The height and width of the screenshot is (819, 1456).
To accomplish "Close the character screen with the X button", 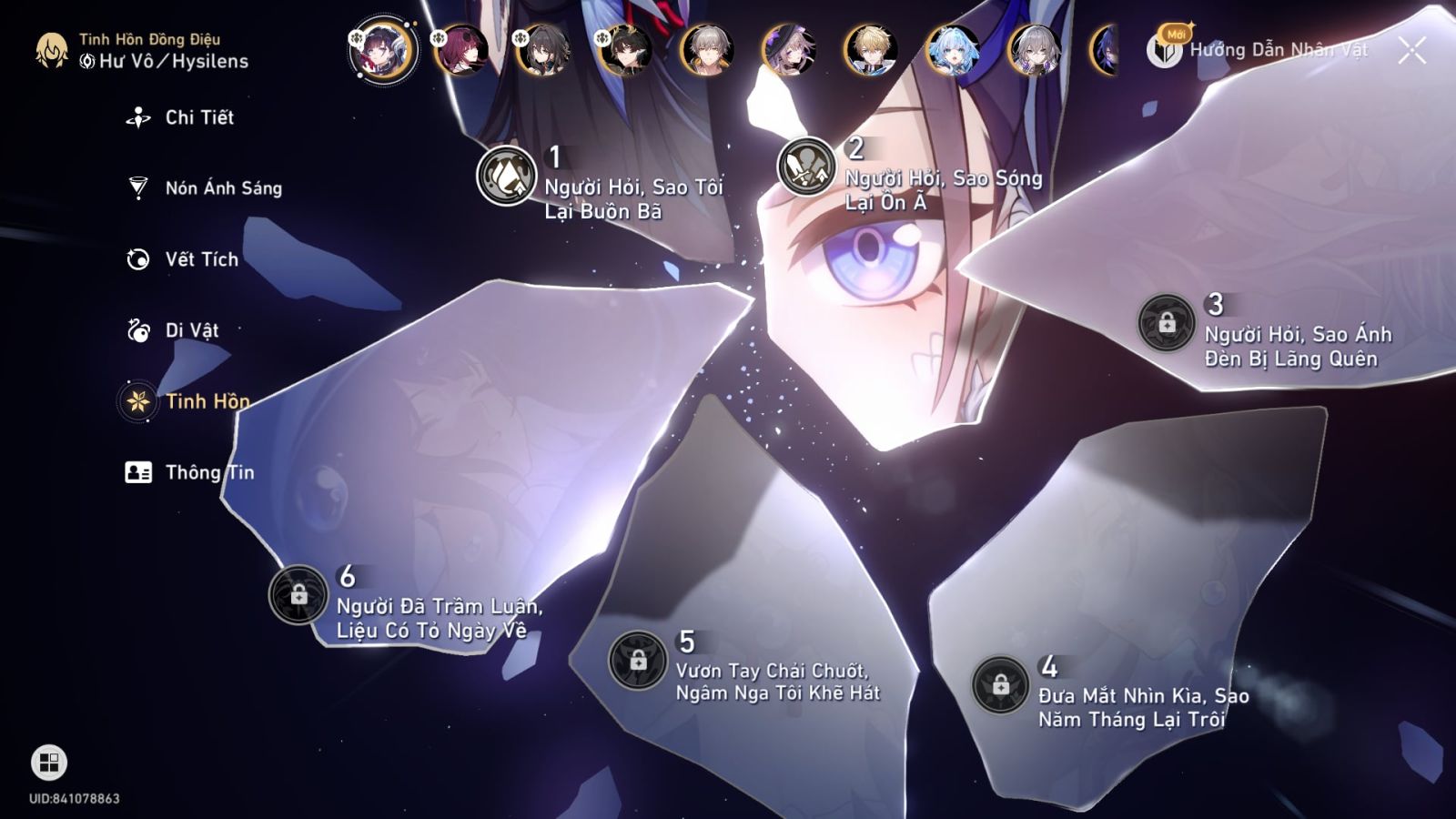I will click(x=1411, y=50).
